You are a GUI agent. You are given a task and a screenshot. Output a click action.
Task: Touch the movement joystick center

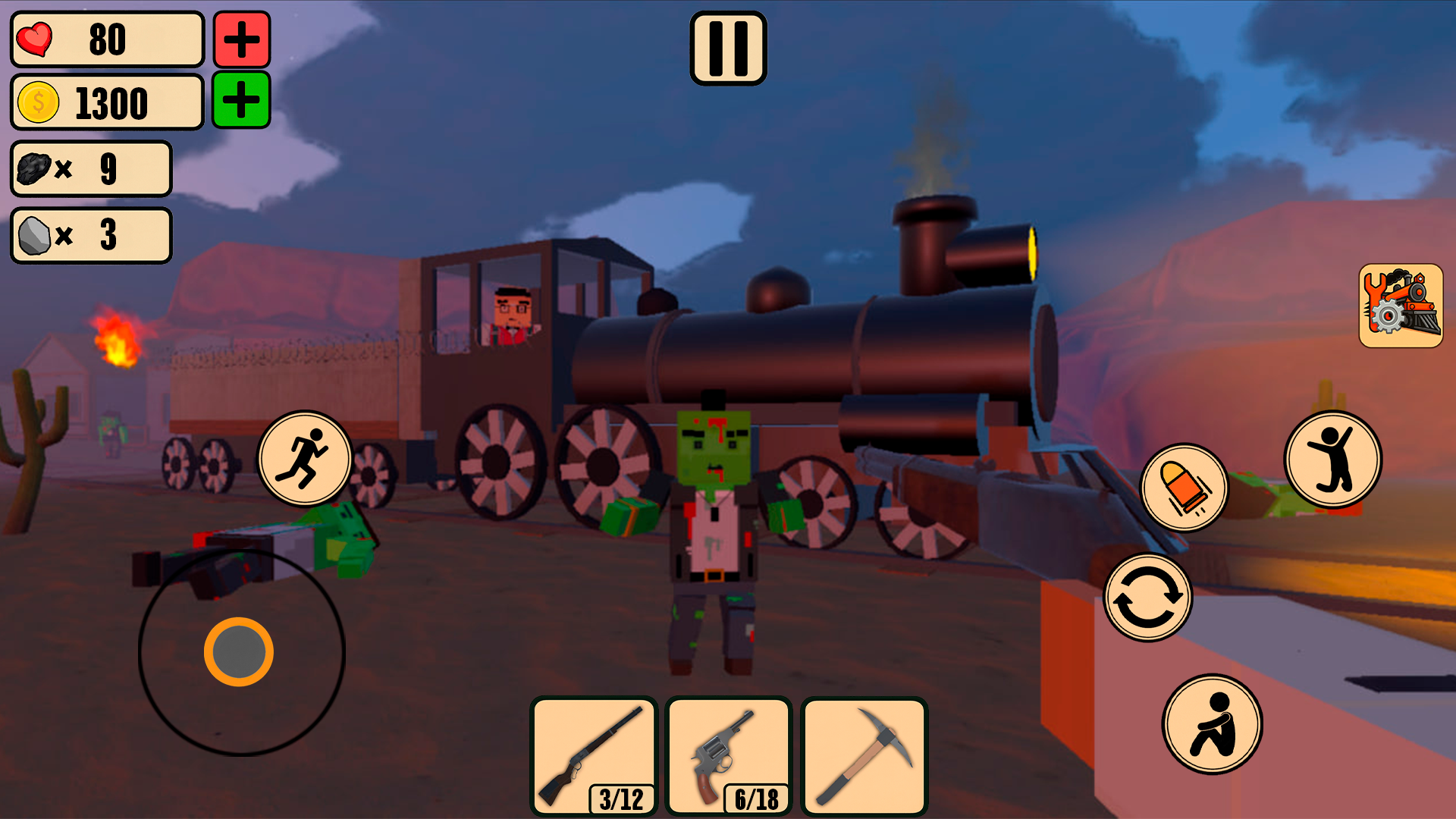240,652
